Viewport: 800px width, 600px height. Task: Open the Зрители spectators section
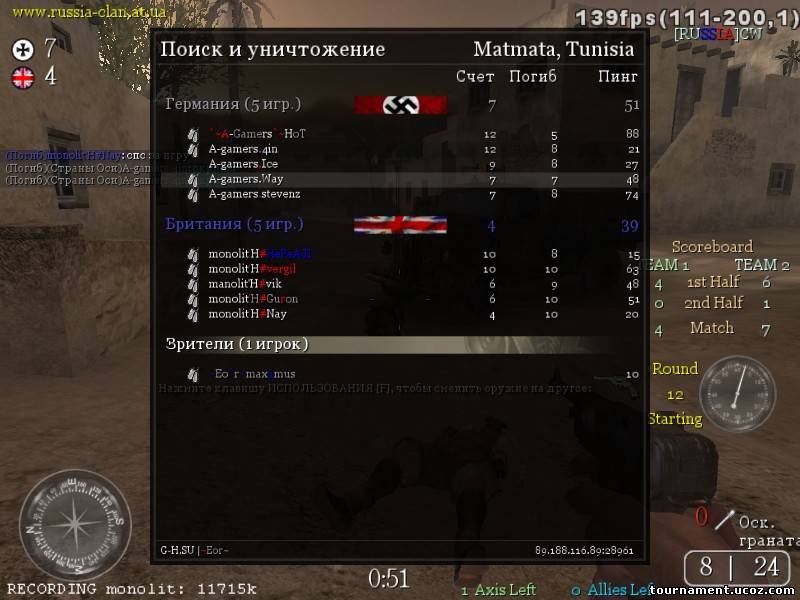pos(237,344)
